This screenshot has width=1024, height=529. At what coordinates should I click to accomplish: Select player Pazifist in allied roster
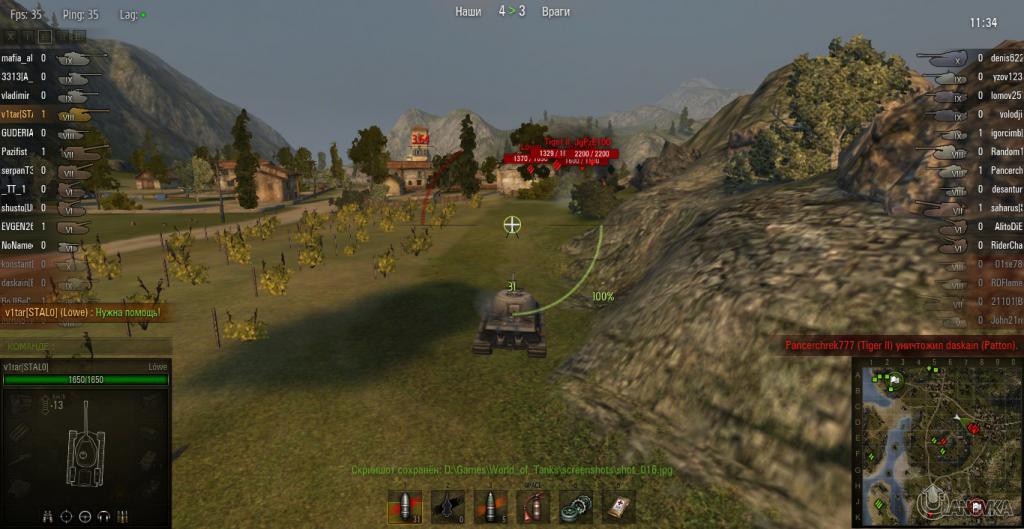(x=16, y=151)
